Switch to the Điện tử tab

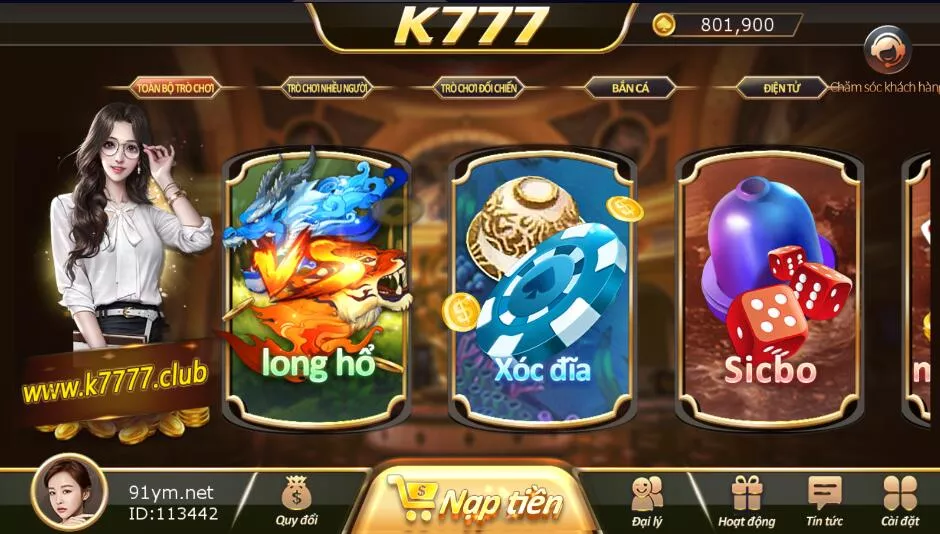(x=782, y=88)
